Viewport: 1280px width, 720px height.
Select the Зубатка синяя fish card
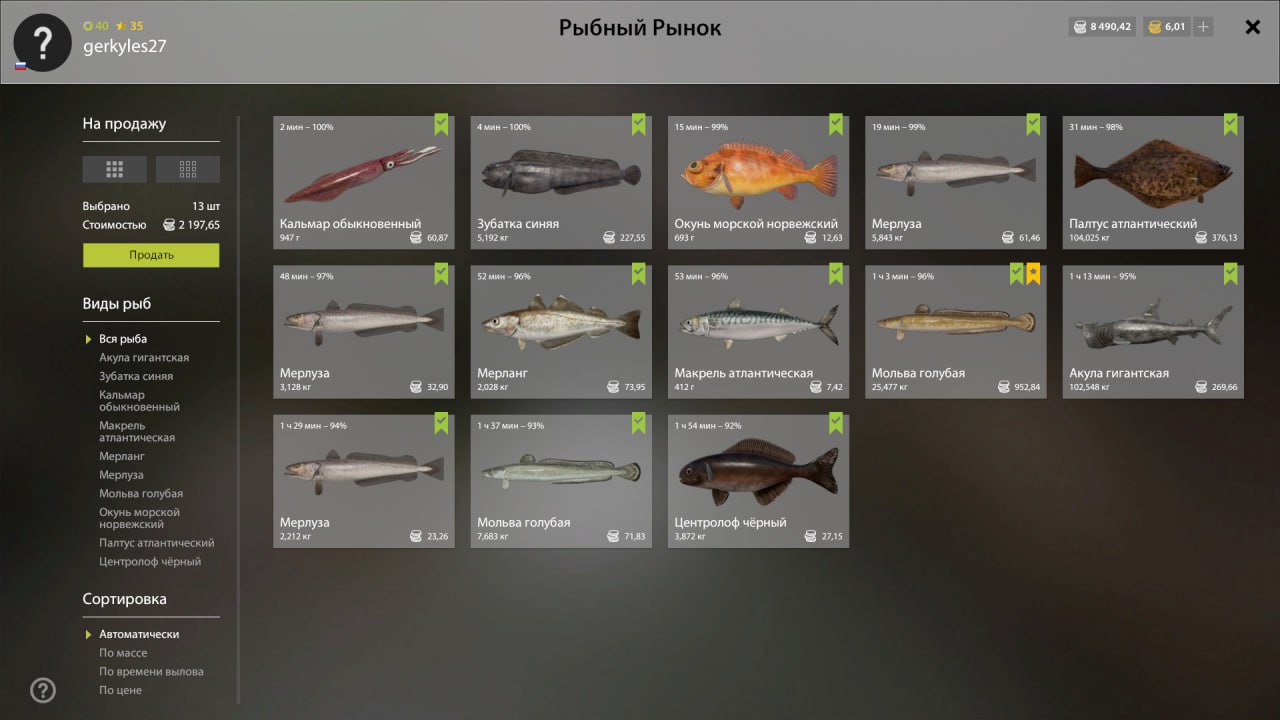tap(561, 182)
